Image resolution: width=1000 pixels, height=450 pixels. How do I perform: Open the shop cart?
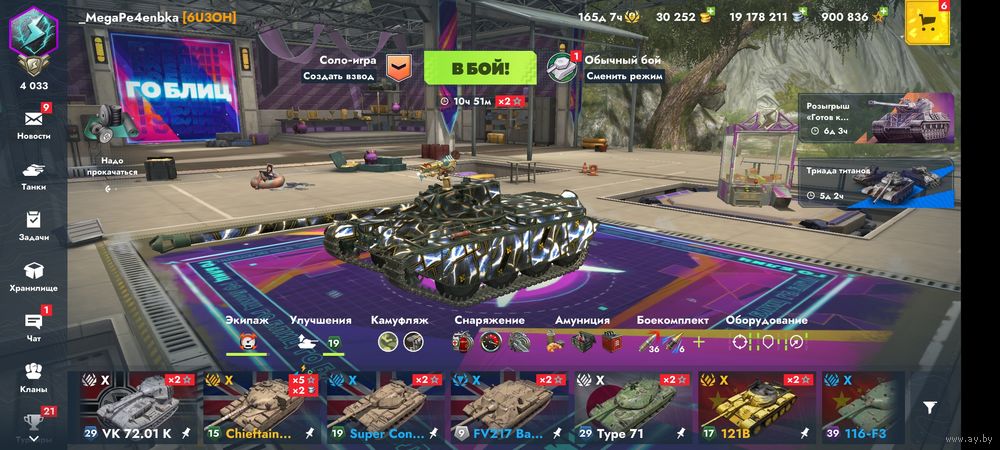[x=926, y=23]
